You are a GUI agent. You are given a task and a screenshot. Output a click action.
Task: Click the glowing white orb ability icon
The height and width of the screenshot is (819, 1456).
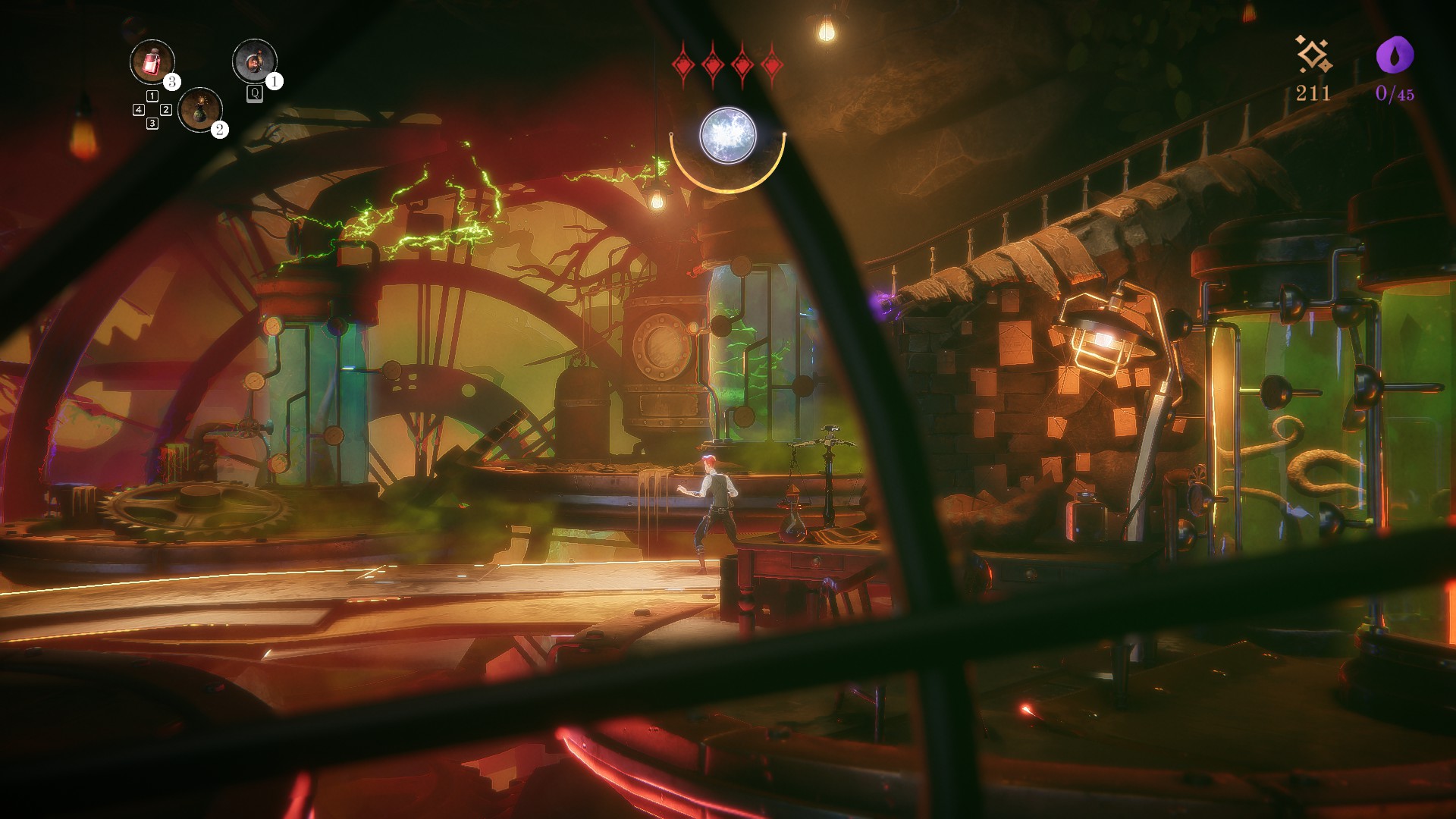point(727,136)
